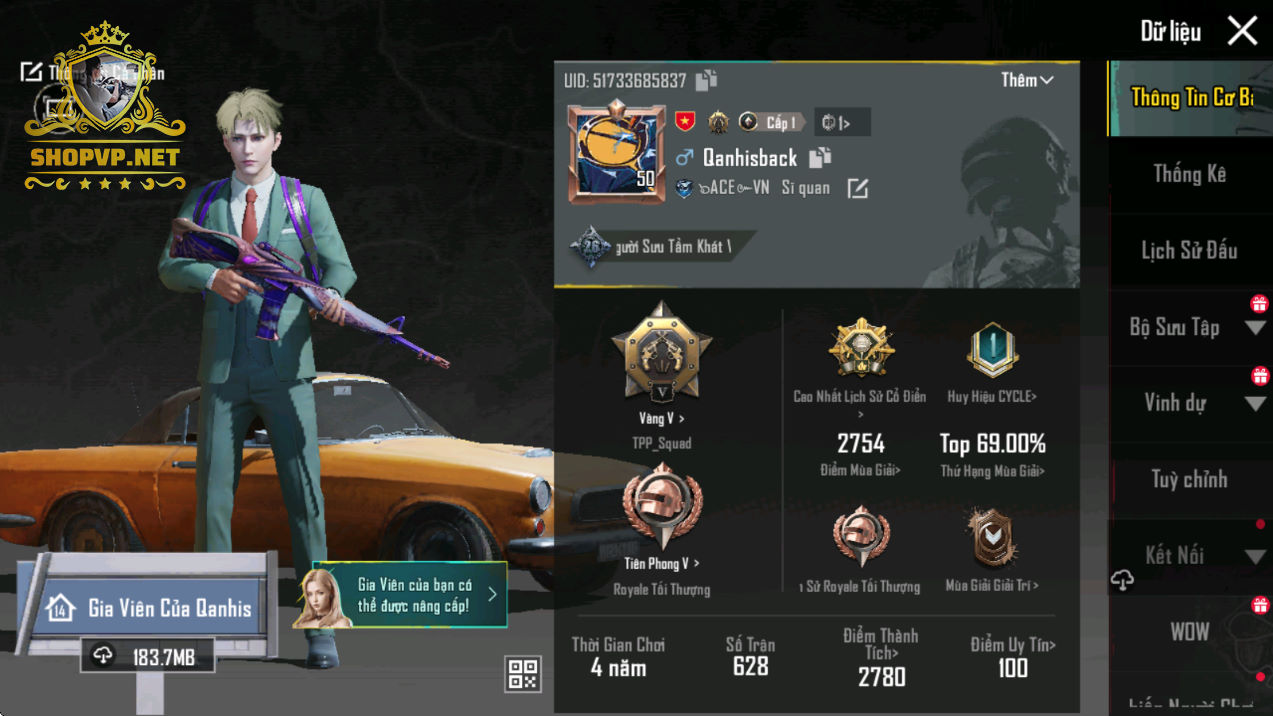
Task: Open the Thống Kê tab
Action: [1189, 174]
